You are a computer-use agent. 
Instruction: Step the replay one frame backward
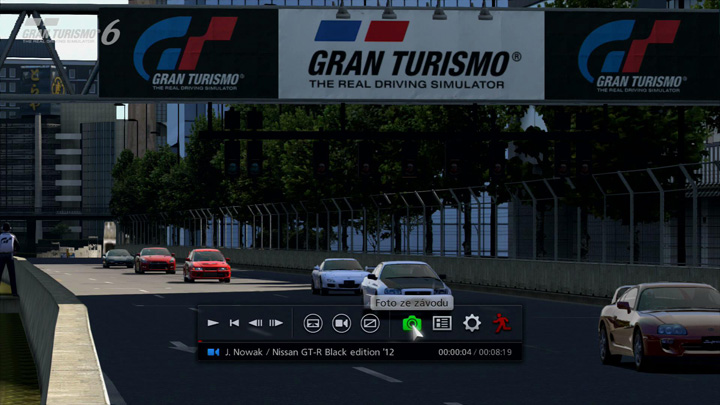coord(255,323)
